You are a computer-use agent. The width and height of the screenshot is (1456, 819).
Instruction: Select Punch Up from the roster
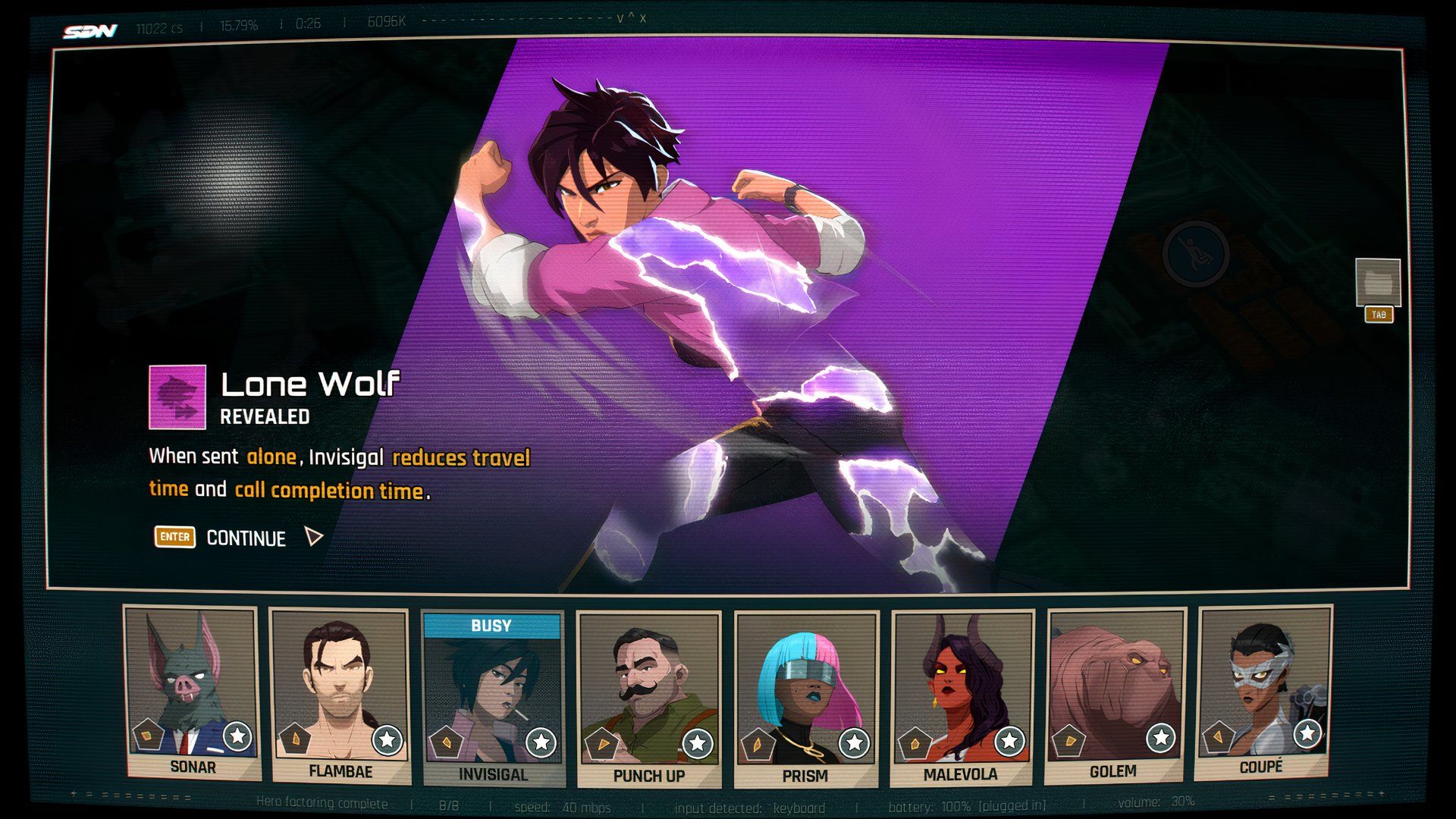(x=648, y=699)
